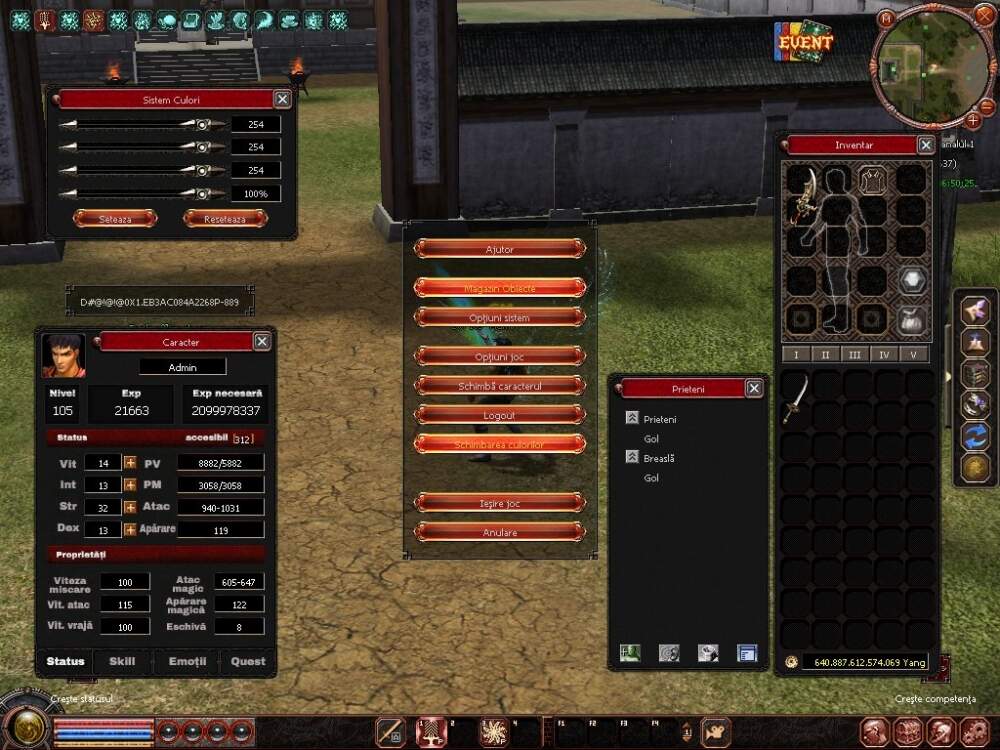This screenshot has width=1000, height=750.
Task: Close the Inventar window
Action: [926, 145]
